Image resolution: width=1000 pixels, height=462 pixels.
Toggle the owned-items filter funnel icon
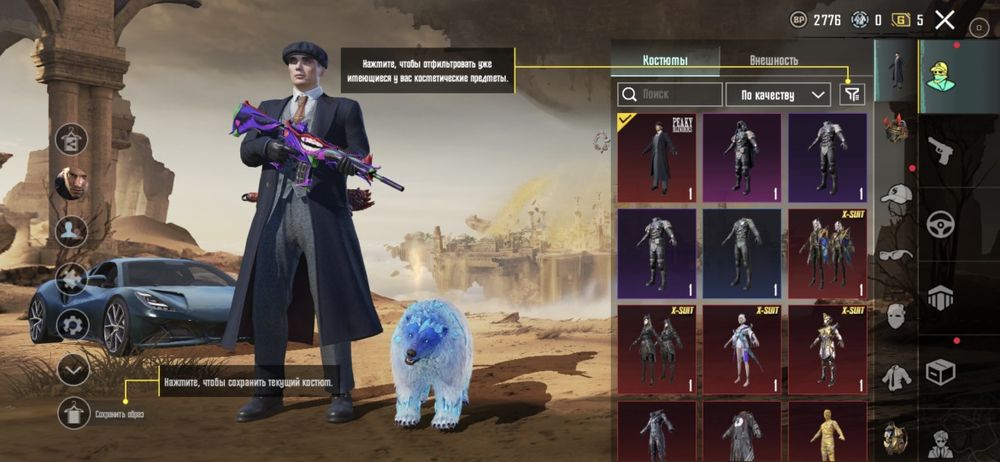coord(852,94)
